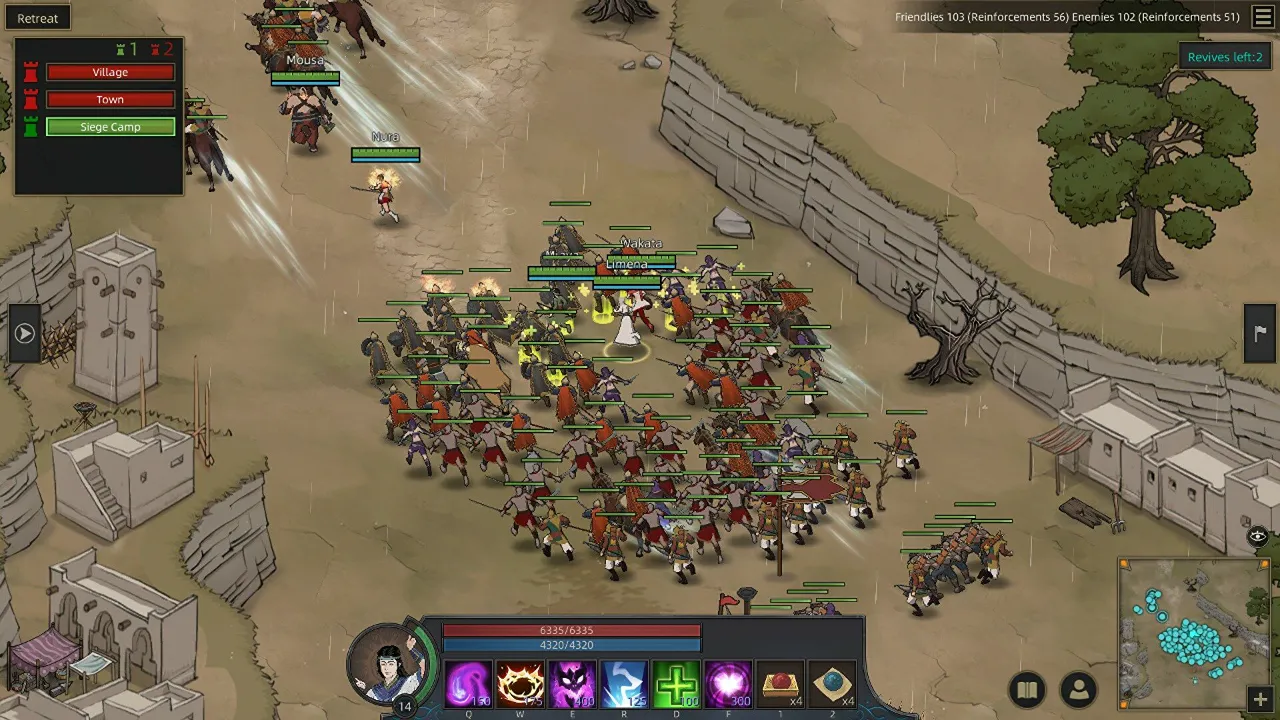The width and height of the screenshot is (1280, 720).
Task: Choose the Siege Camp objective
Action: click(x=110, y=127)
